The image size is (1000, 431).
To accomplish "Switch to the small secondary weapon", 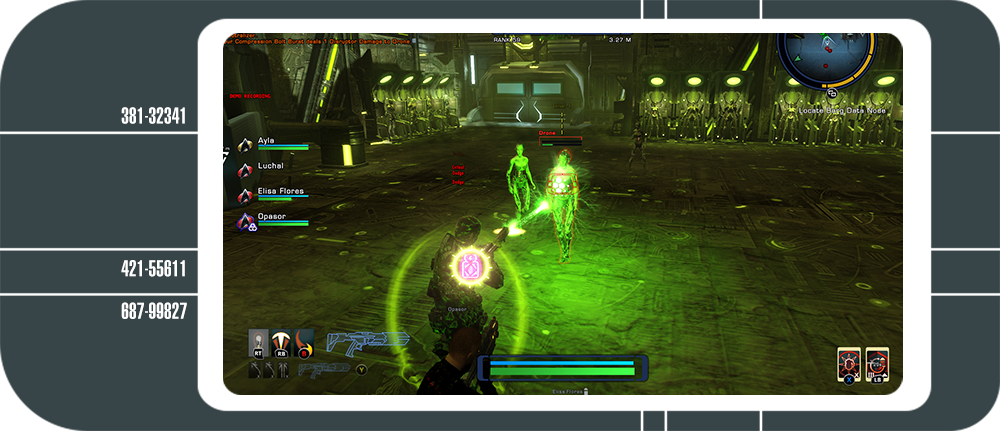I will coord(323,369).
